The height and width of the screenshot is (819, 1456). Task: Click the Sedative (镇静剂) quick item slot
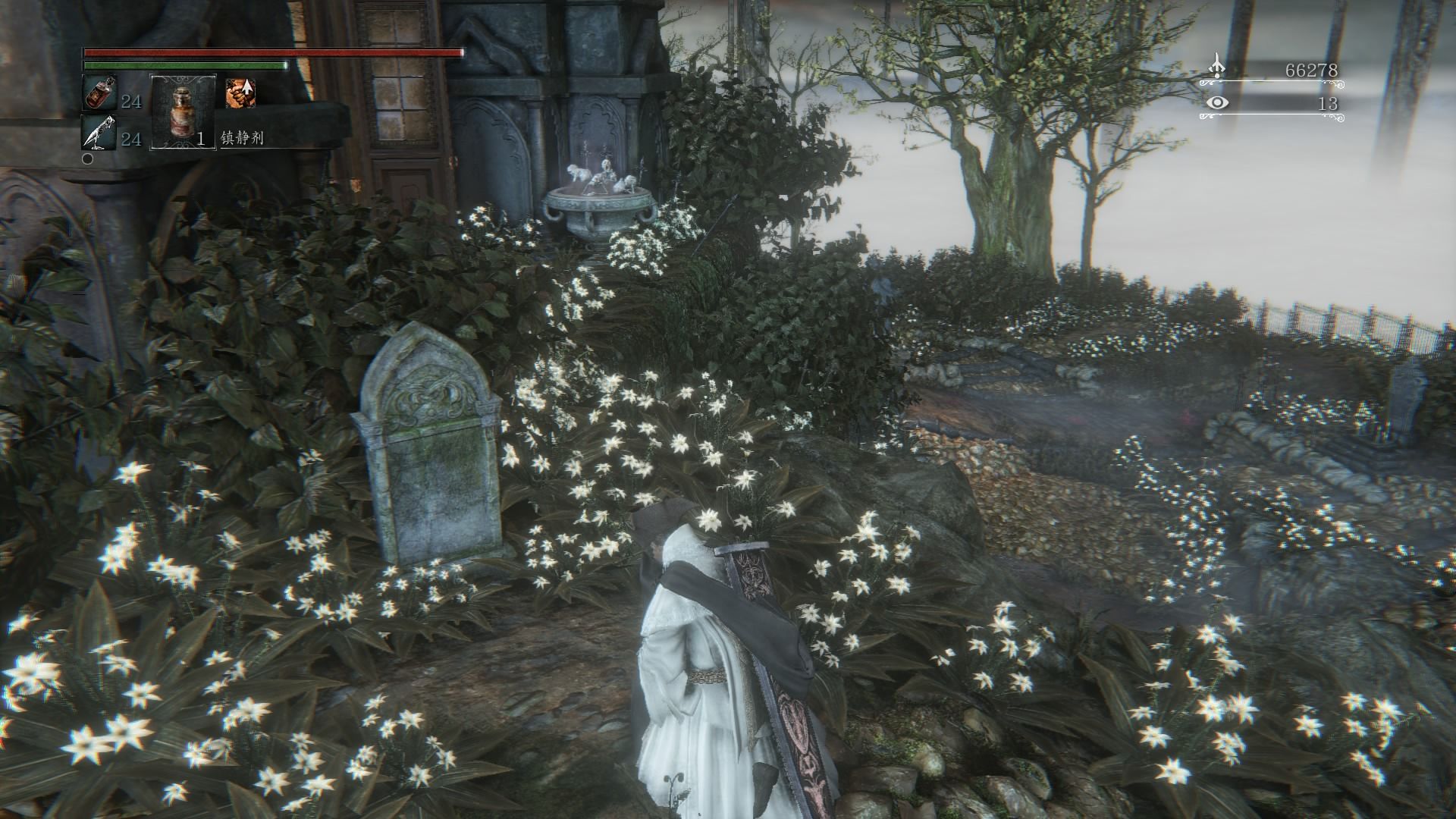click(184, 111)
